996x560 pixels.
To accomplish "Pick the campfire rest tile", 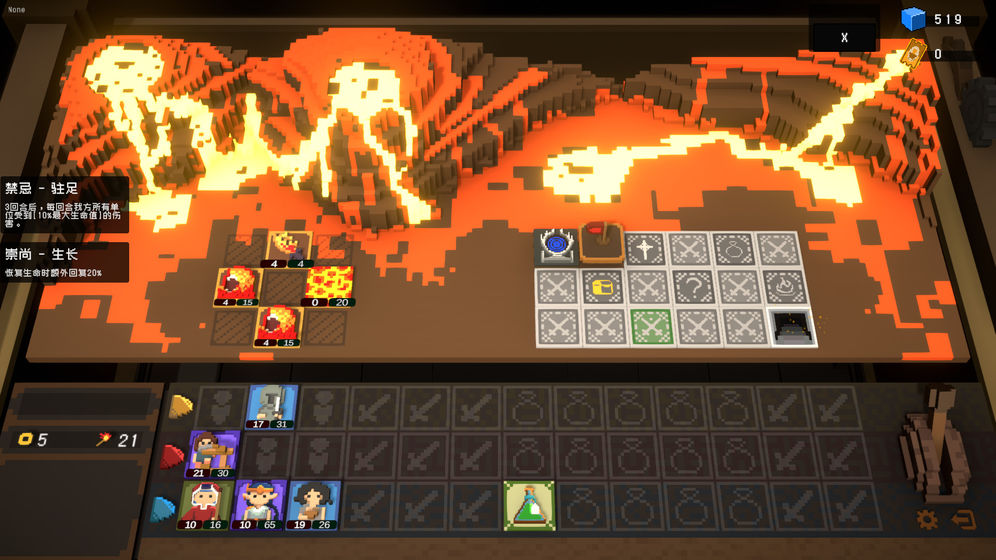I will tap(785, 287).
